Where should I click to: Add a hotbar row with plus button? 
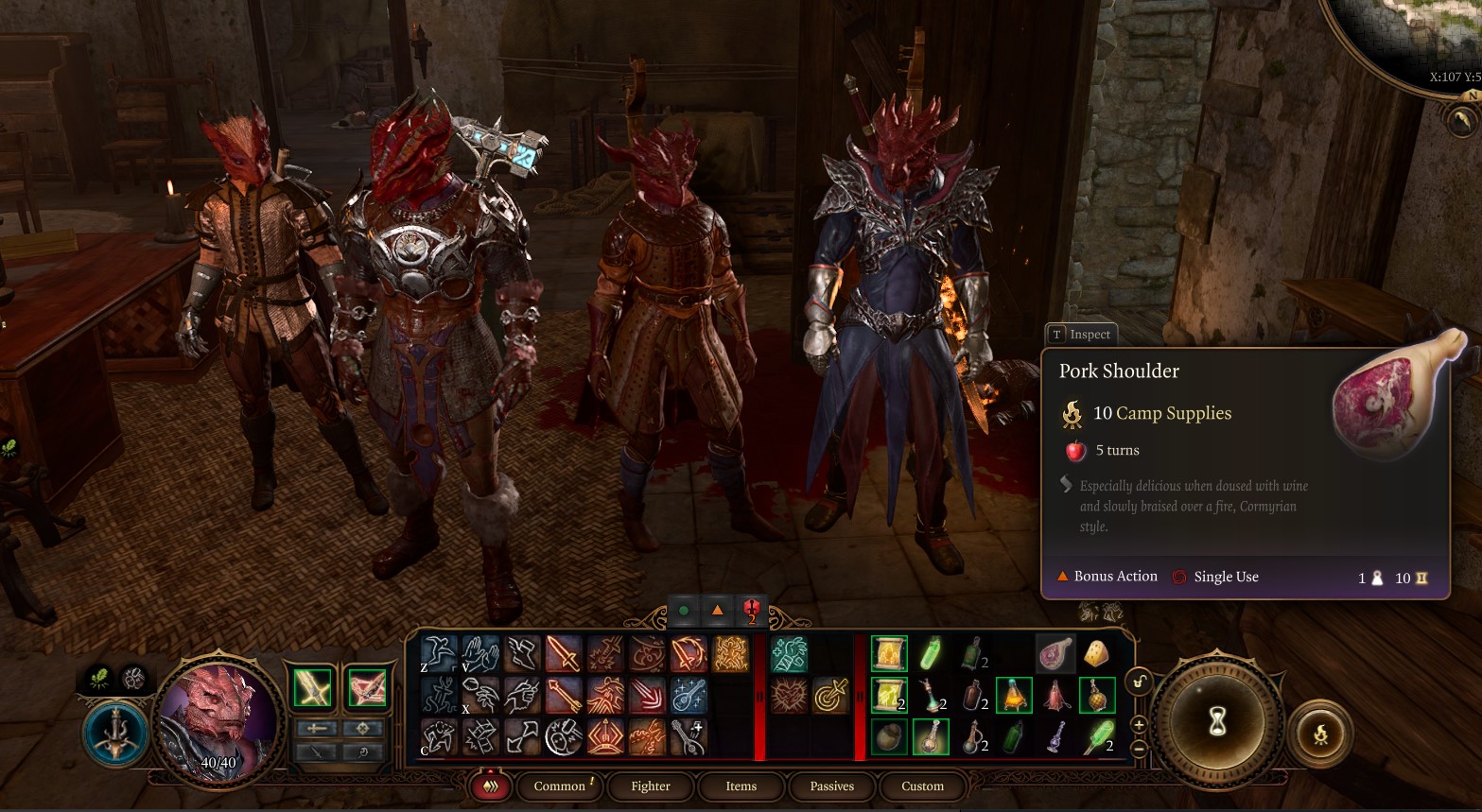tap(1139, 725)
